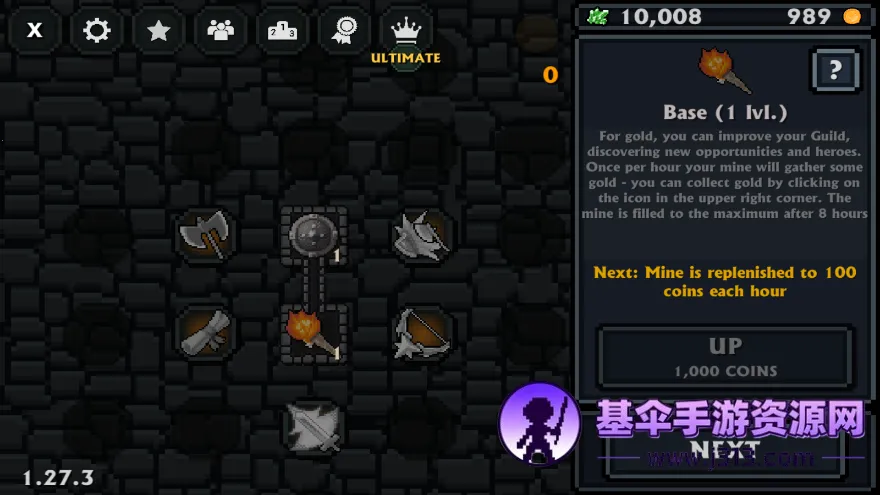Open the star favorites button
The width and height of the screenshot is (880, 495).
click(159, 30)
